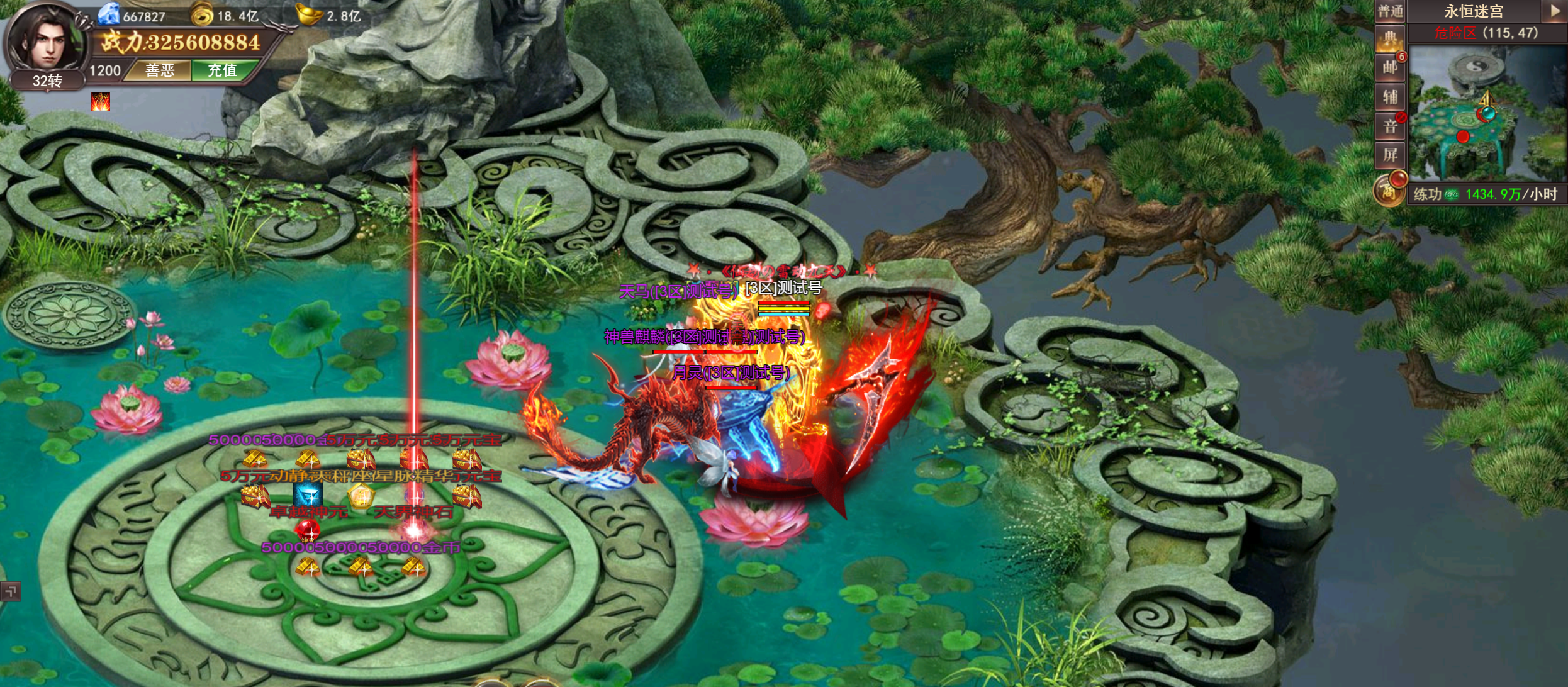Expand the left-edge side panel tab

(10, 591)
